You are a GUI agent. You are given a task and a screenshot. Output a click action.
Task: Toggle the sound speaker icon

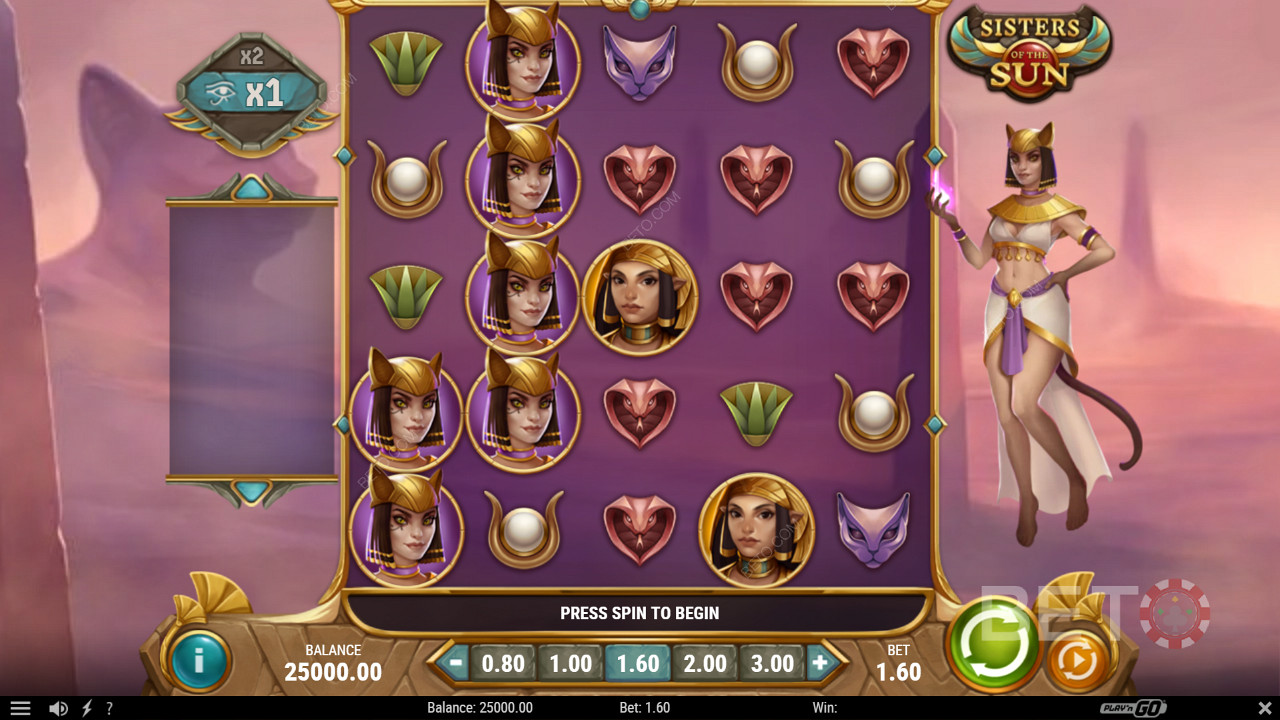coord(58,708)
